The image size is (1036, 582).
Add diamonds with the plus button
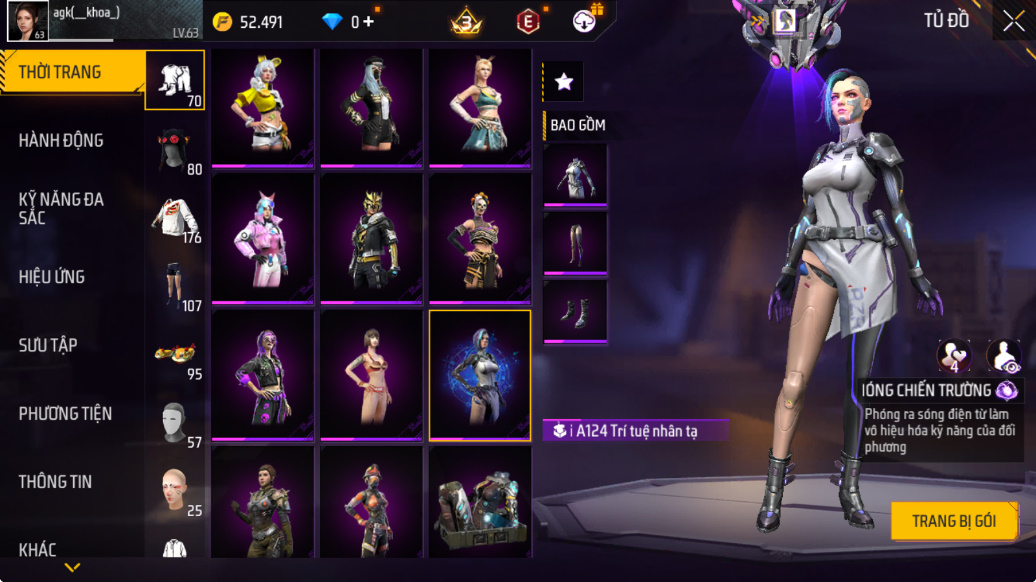pyautogui.click(x=369, y=22)
